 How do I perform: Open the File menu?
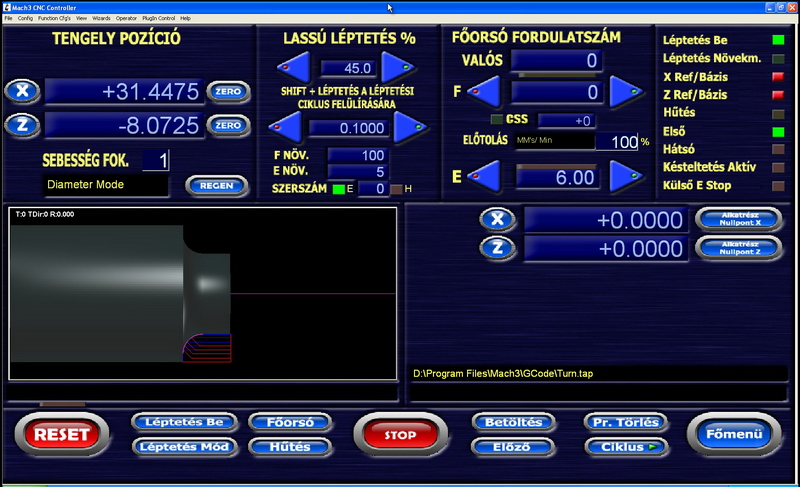click(9, 18)
